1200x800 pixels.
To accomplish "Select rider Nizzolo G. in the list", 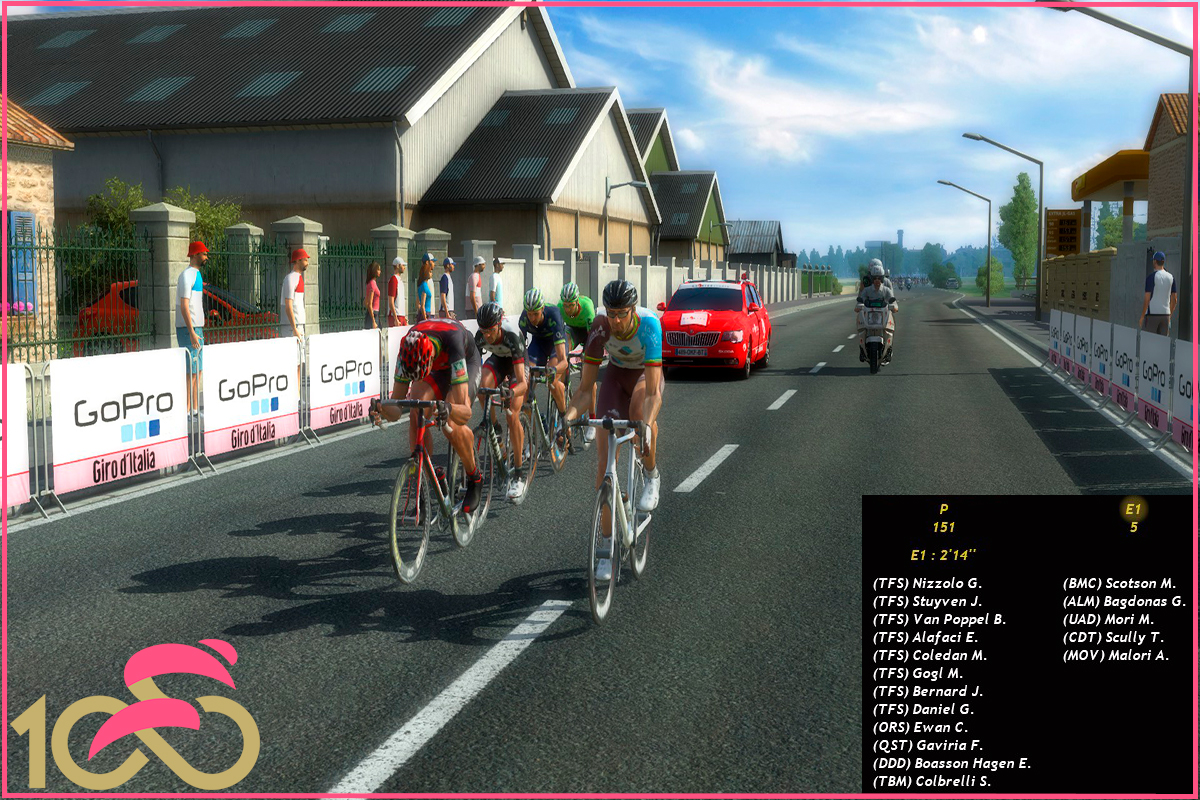I will pyautogui.click(x=927, y=583).
